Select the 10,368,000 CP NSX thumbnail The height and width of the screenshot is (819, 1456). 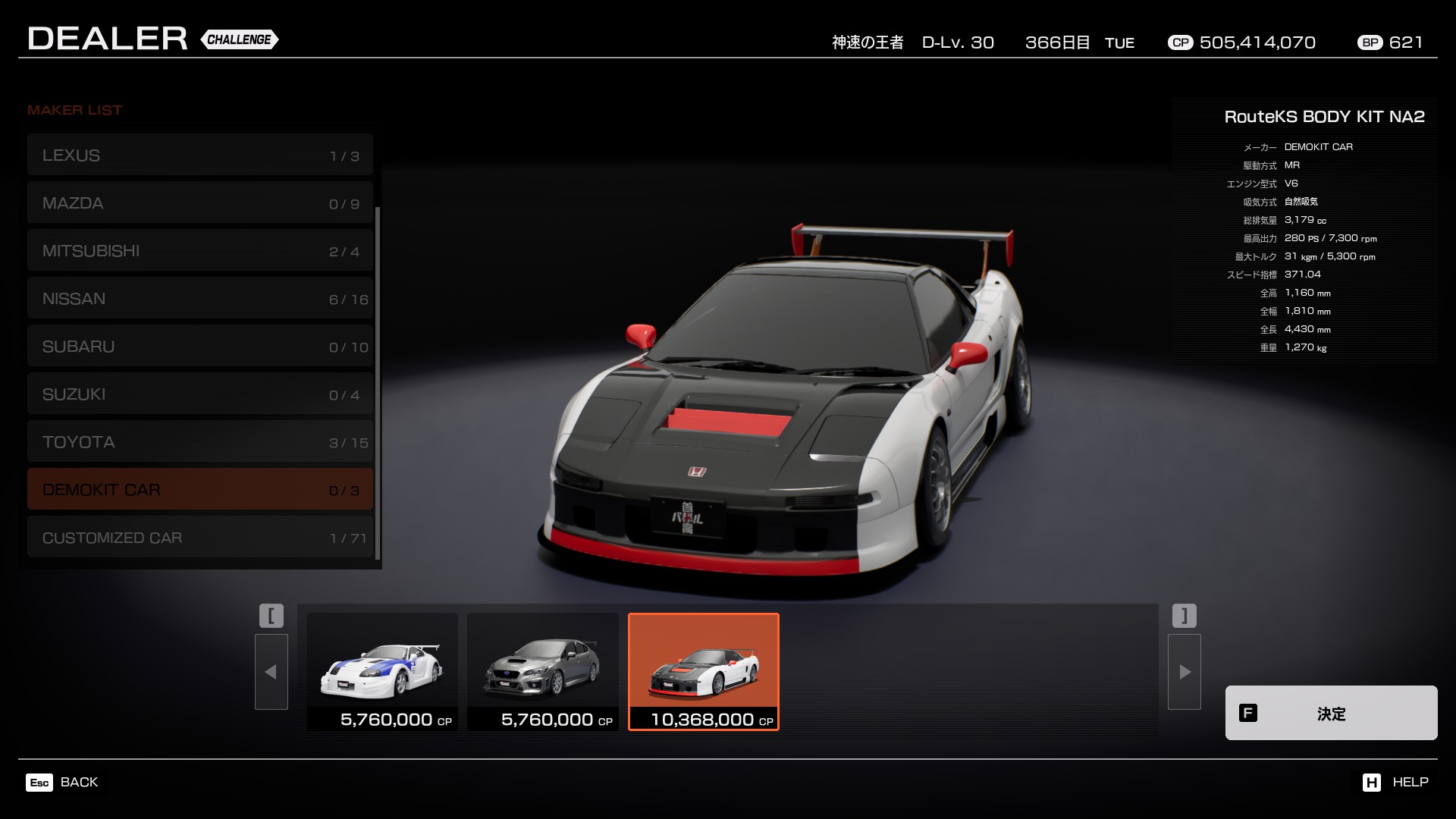(x=704, y=671)
